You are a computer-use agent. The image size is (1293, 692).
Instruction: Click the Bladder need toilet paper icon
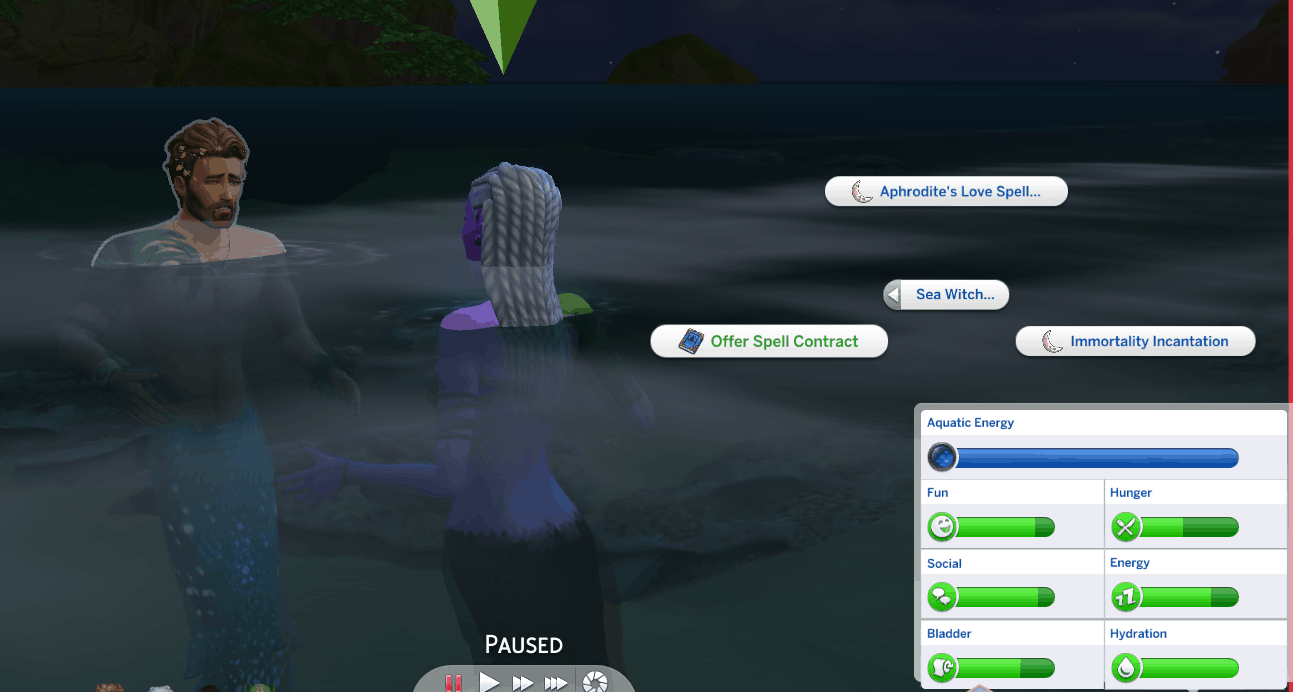point(942,667)
